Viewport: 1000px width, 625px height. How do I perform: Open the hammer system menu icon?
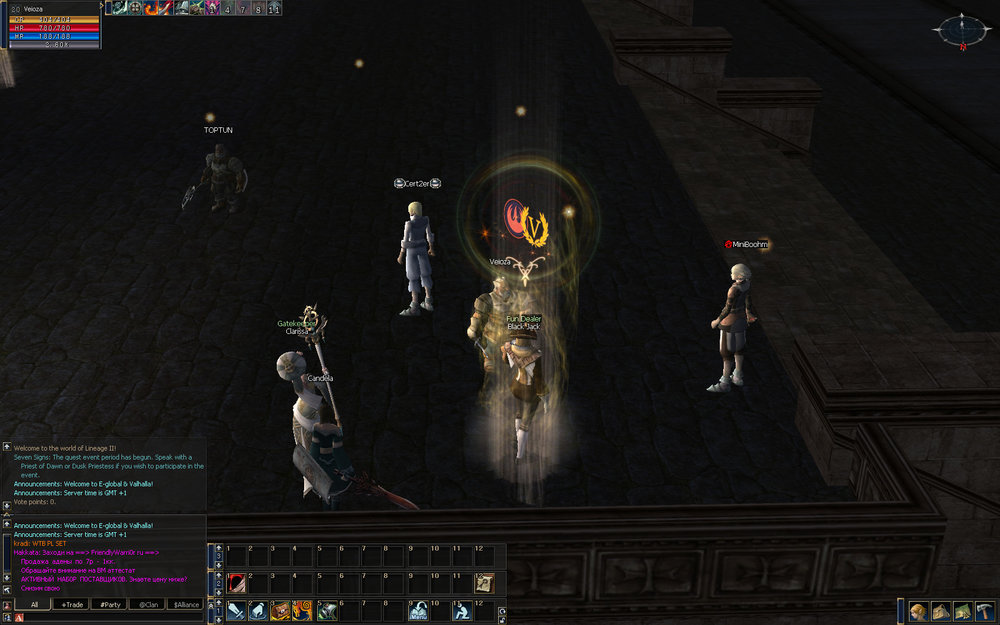click(984, 611)
